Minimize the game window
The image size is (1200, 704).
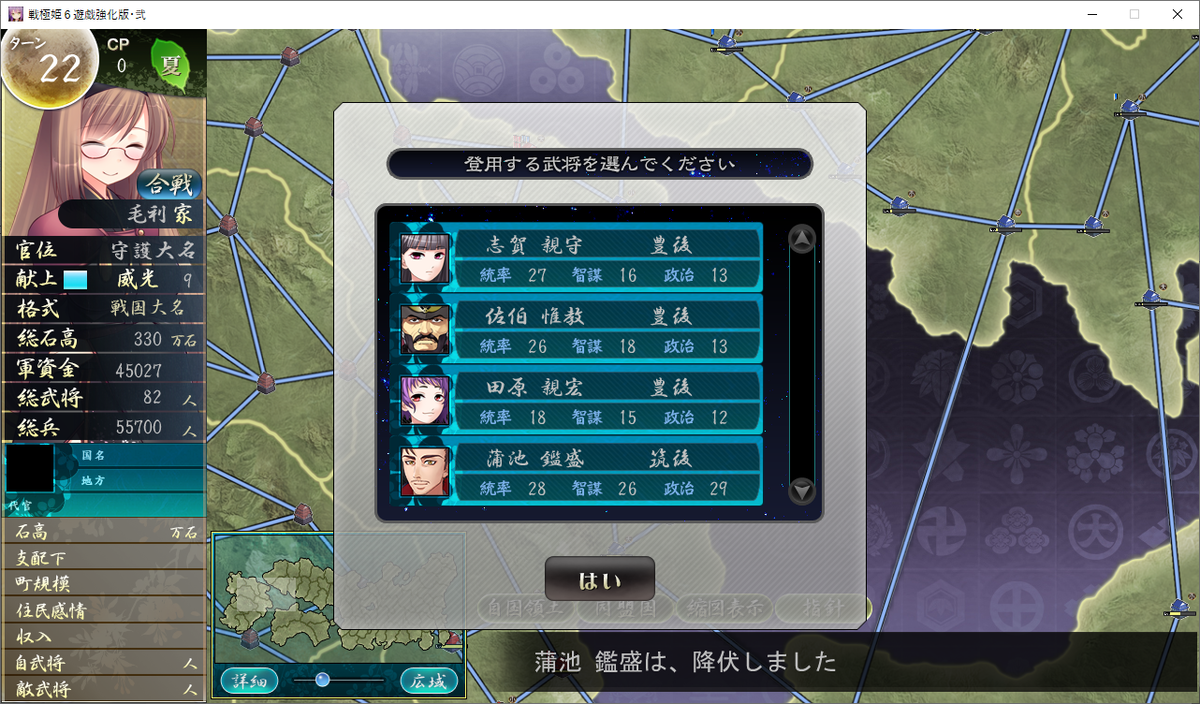coord(1087,14)
